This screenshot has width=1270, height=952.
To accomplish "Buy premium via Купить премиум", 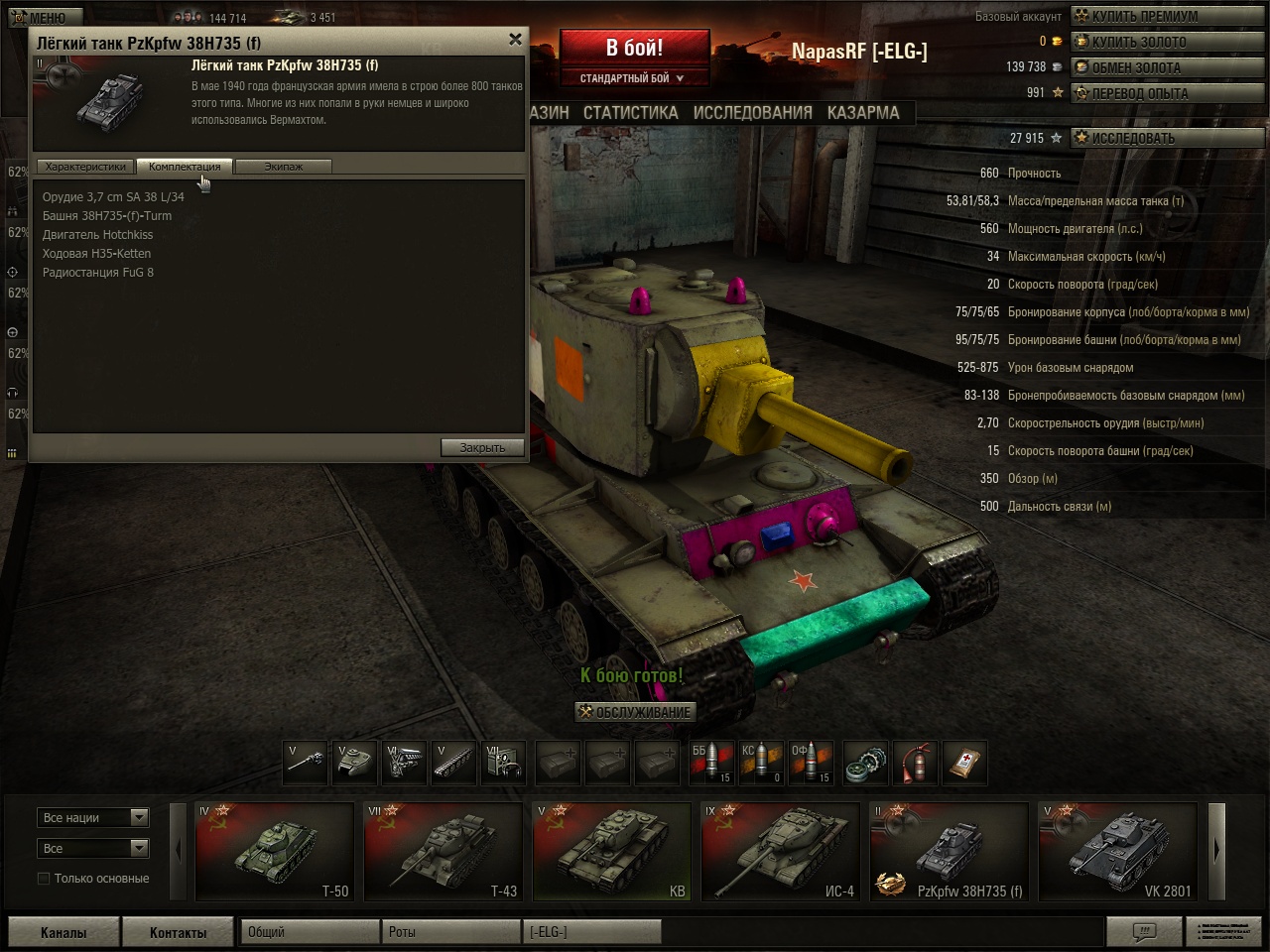I will click(x=1143, y=17).
